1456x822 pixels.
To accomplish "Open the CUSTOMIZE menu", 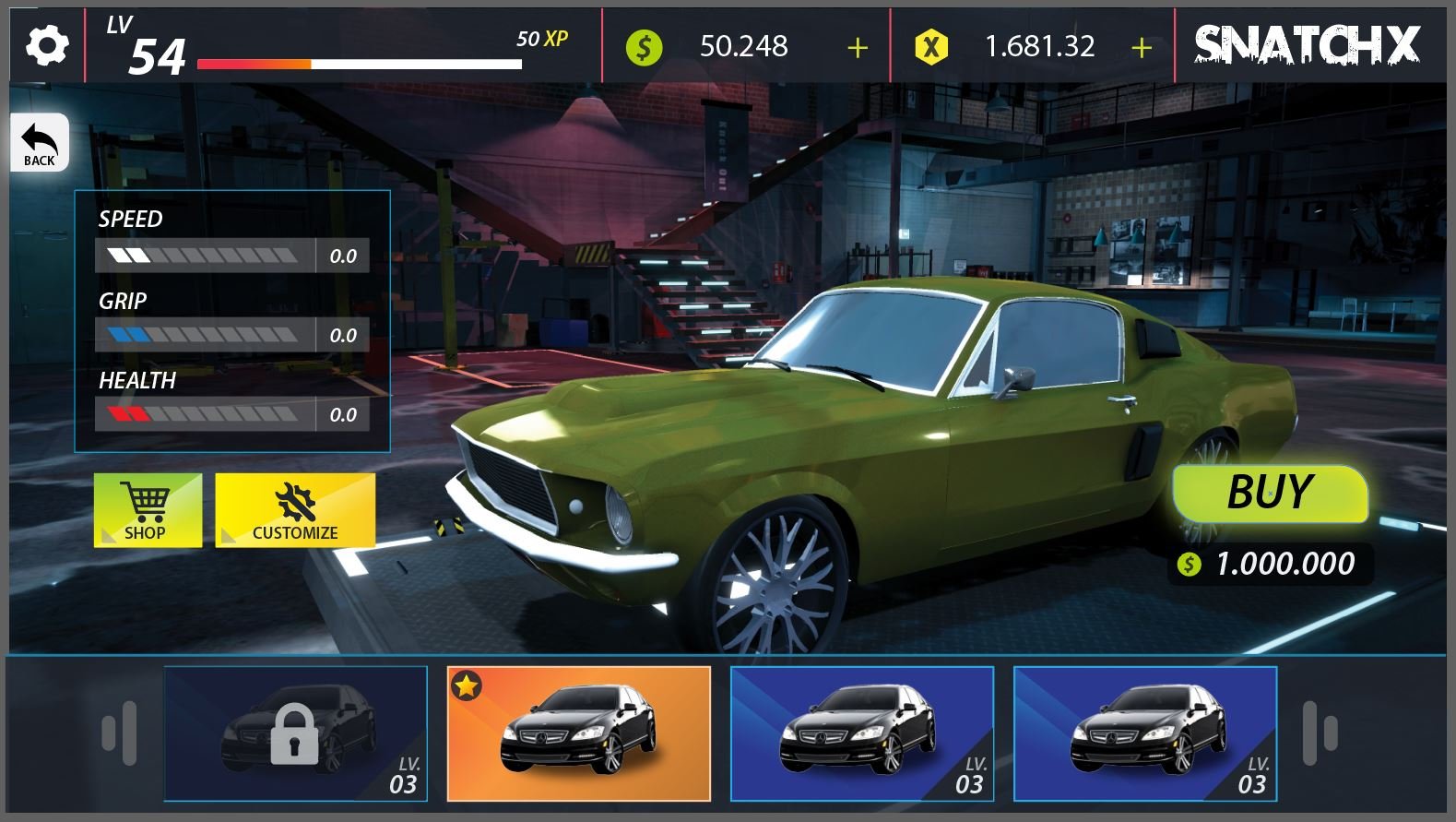I will (x=295, y=510).
